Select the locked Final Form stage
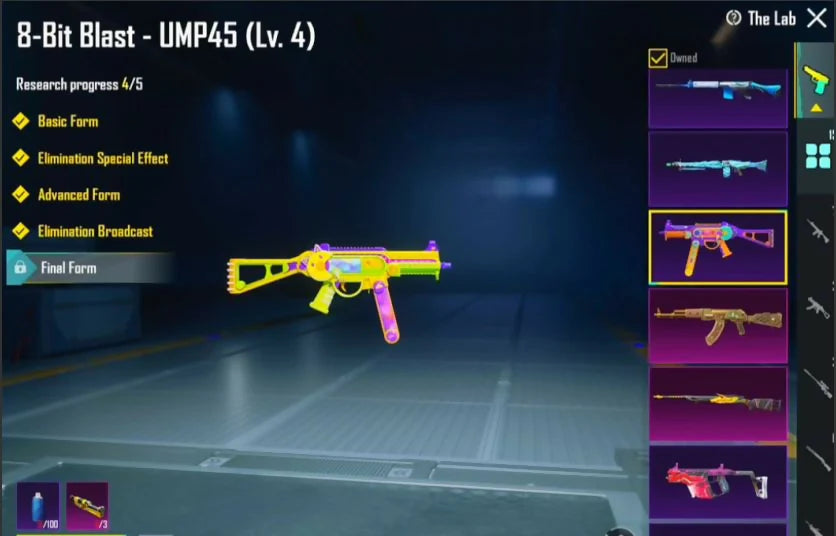The height and width of the screenshot is (536, 836). (x=68, y=268)
